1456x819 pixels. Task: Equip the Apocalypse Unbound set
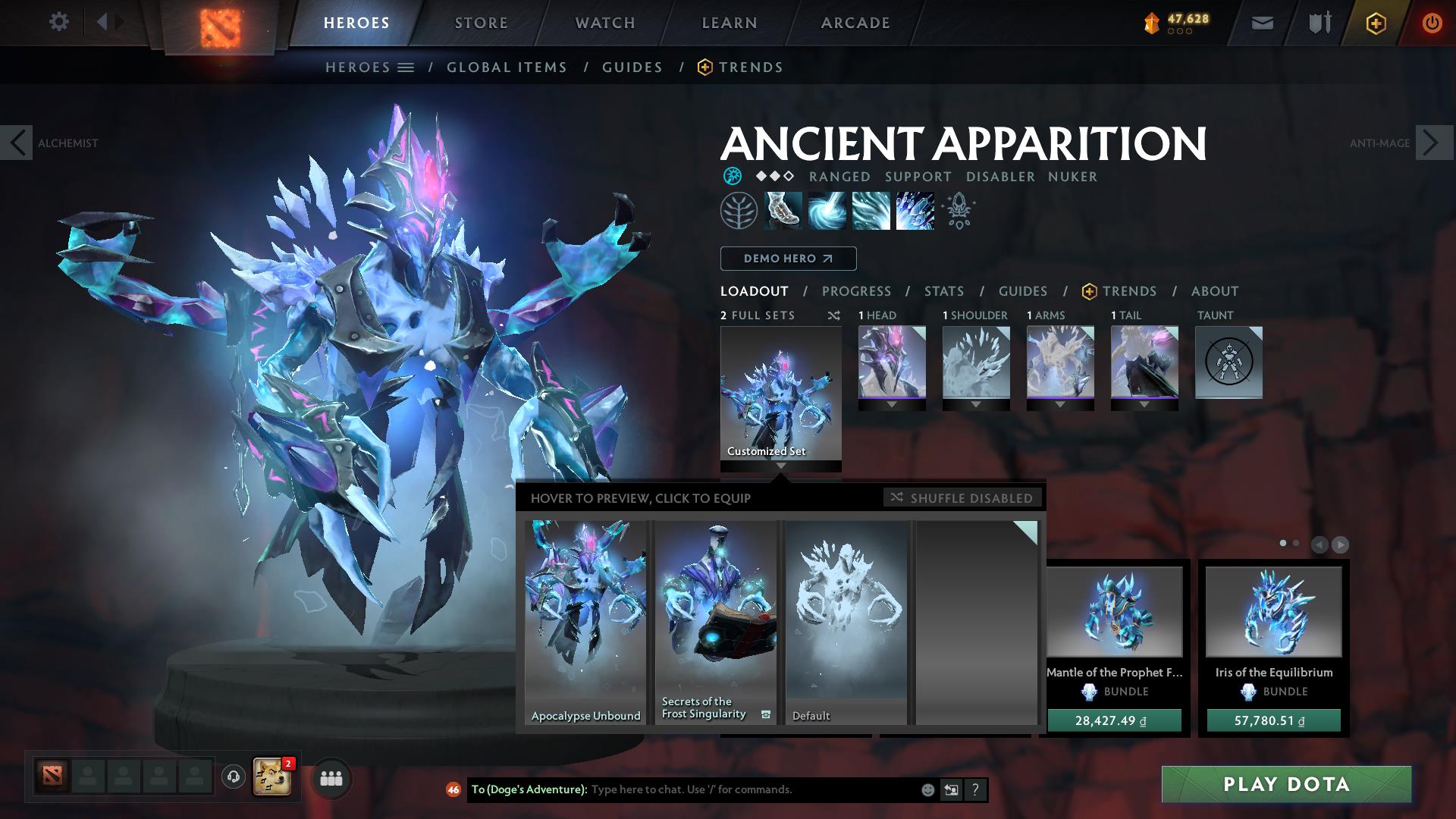coord(585,622)
